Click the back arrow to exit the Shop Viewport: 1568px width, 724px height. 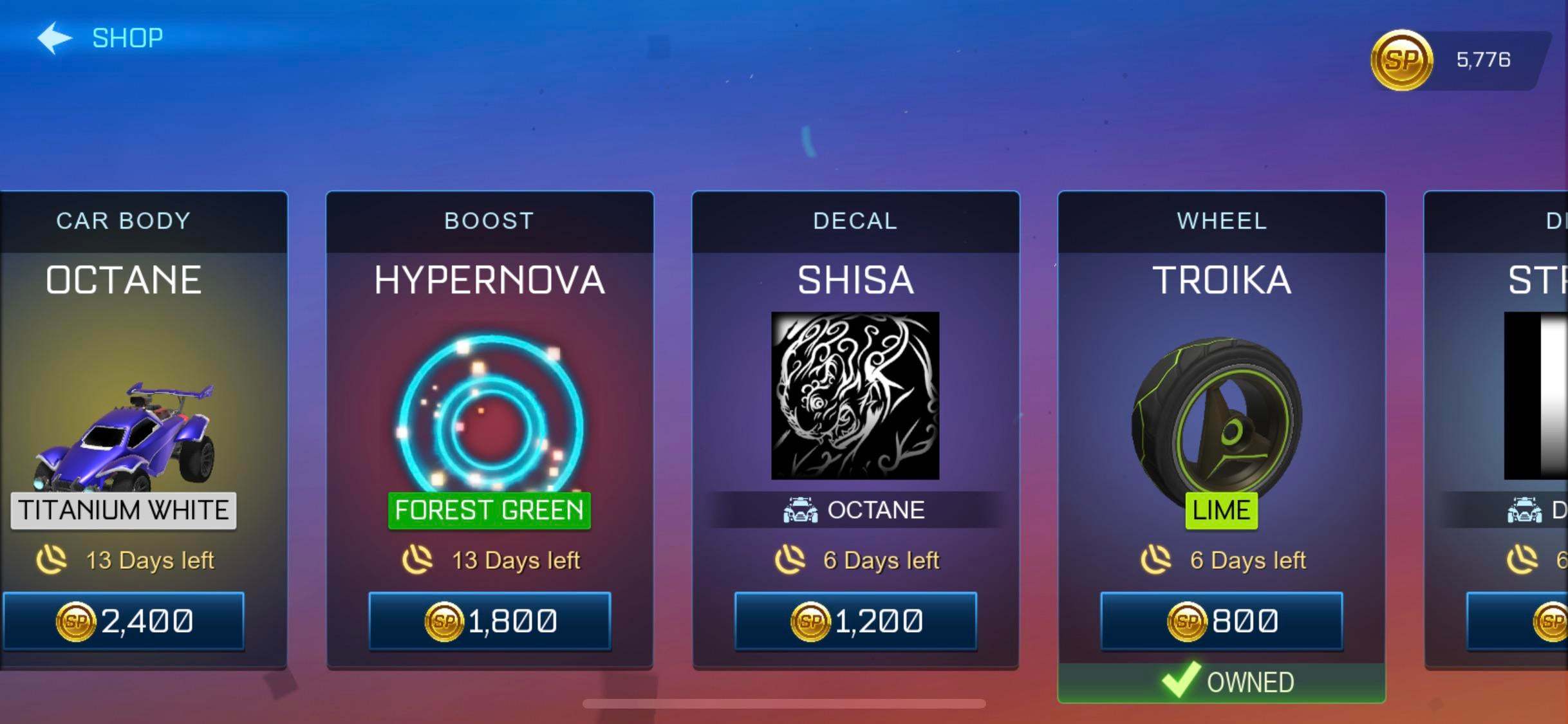point(53,37)
